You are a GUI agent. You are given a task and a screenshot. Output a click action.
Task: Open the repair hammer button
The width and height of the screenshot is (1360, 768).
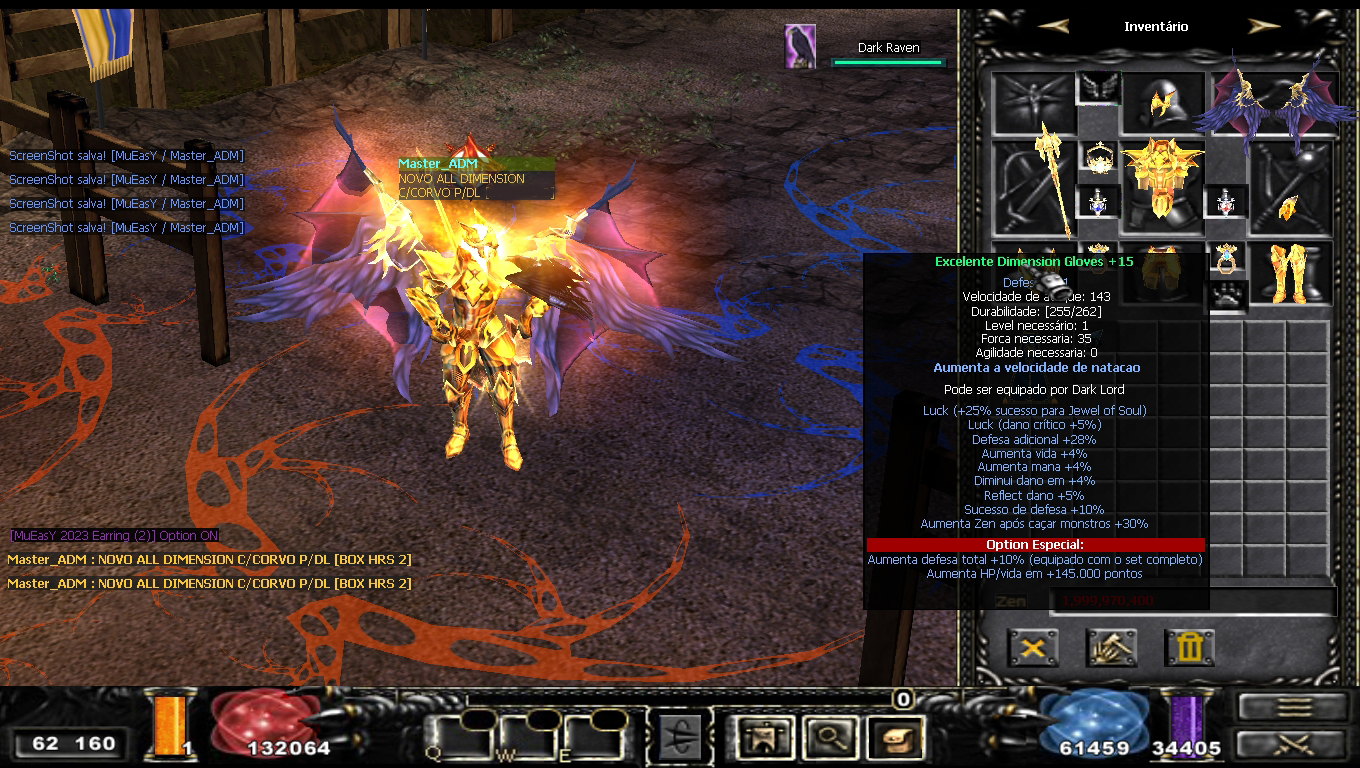tap(1111, 648)
